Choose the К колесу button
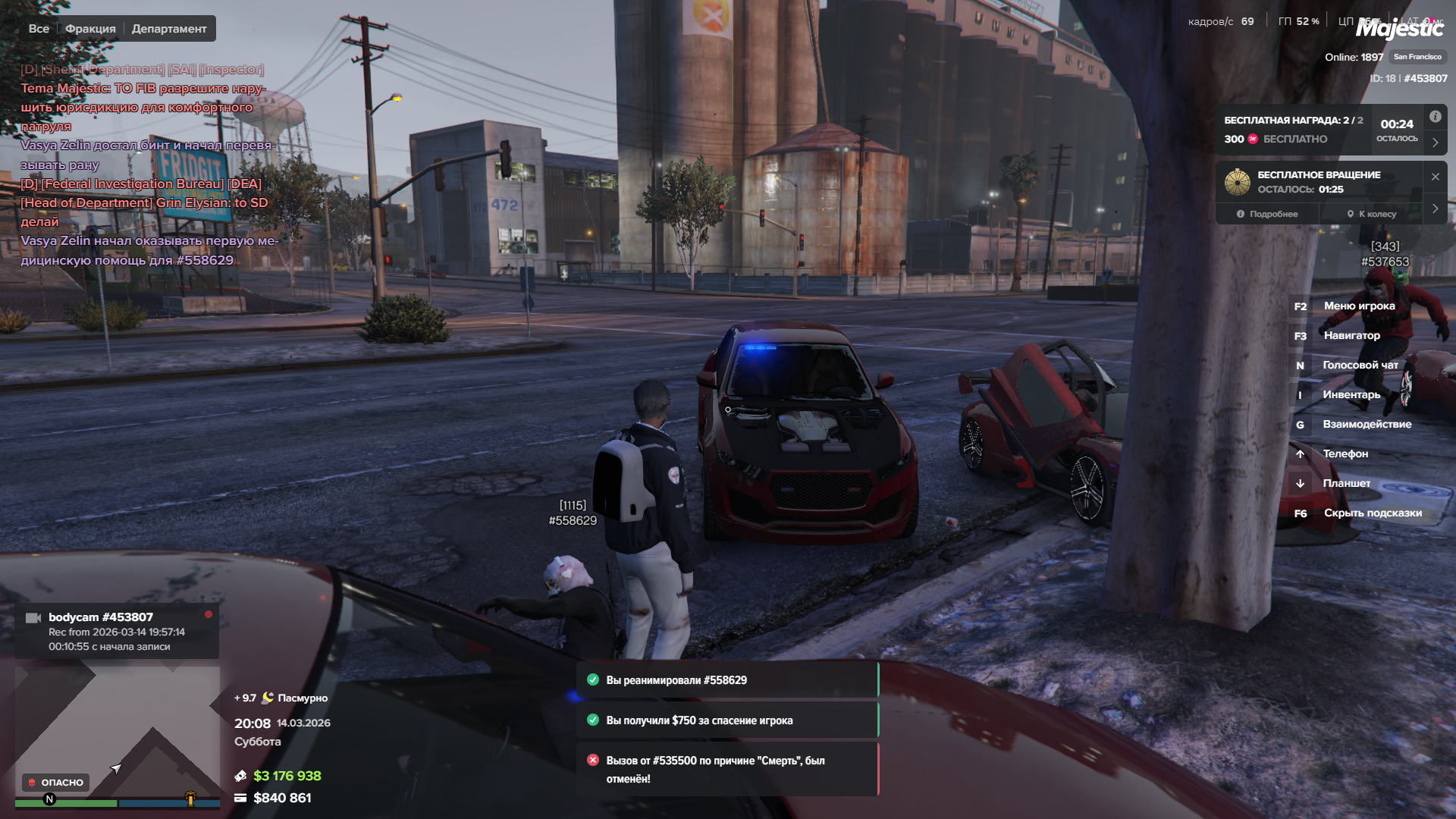 1372,214
